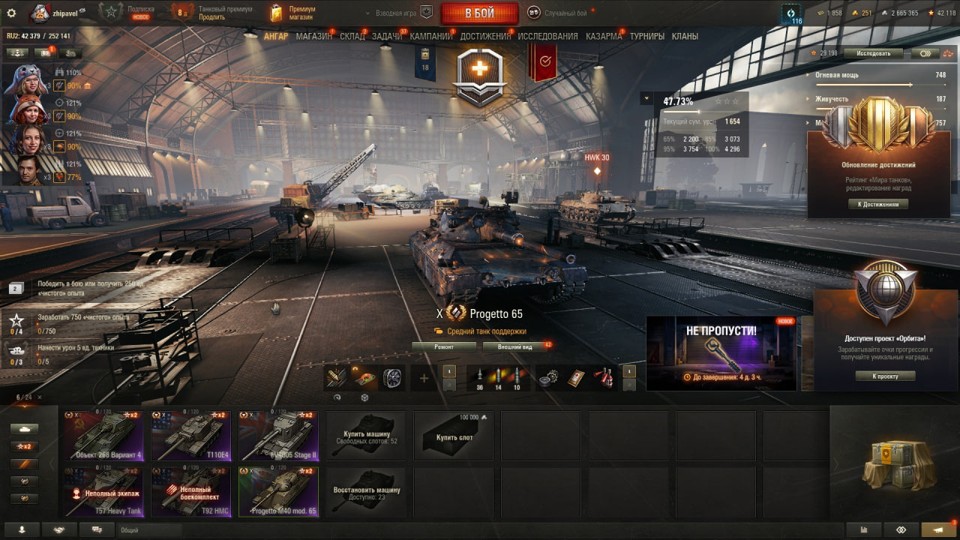
Task: Show the ДОСТИЖЕНИЯ tab
Action: pos(486,36)
